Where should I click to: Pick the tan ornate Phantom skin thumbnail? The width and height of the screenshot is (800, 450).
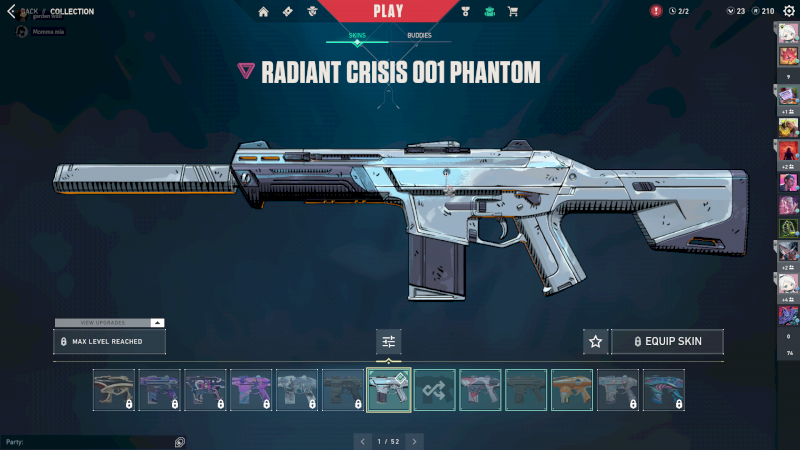tap(114, 390)
